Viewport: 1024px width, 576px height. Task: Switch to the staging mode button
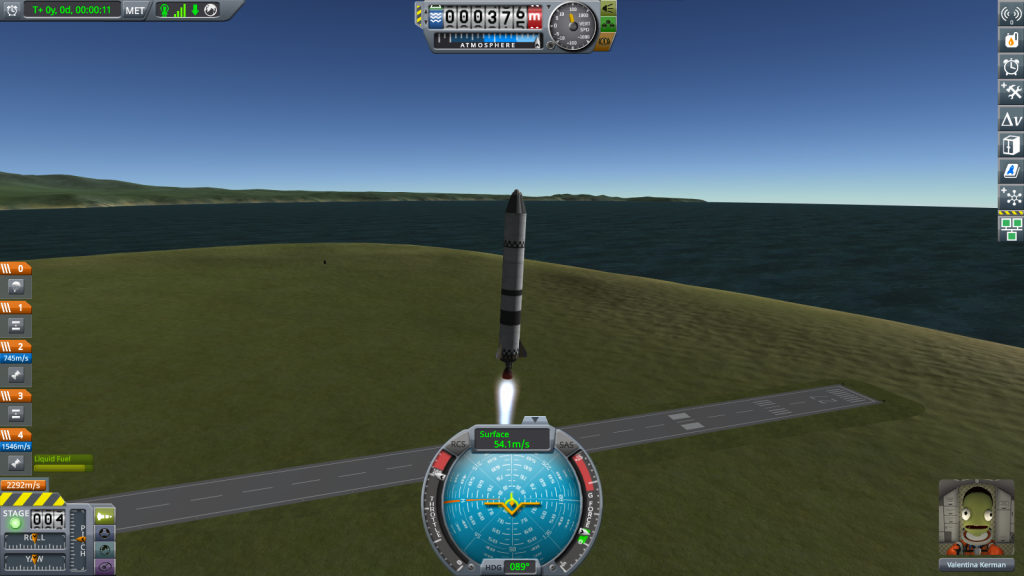[x=105, y=515]
